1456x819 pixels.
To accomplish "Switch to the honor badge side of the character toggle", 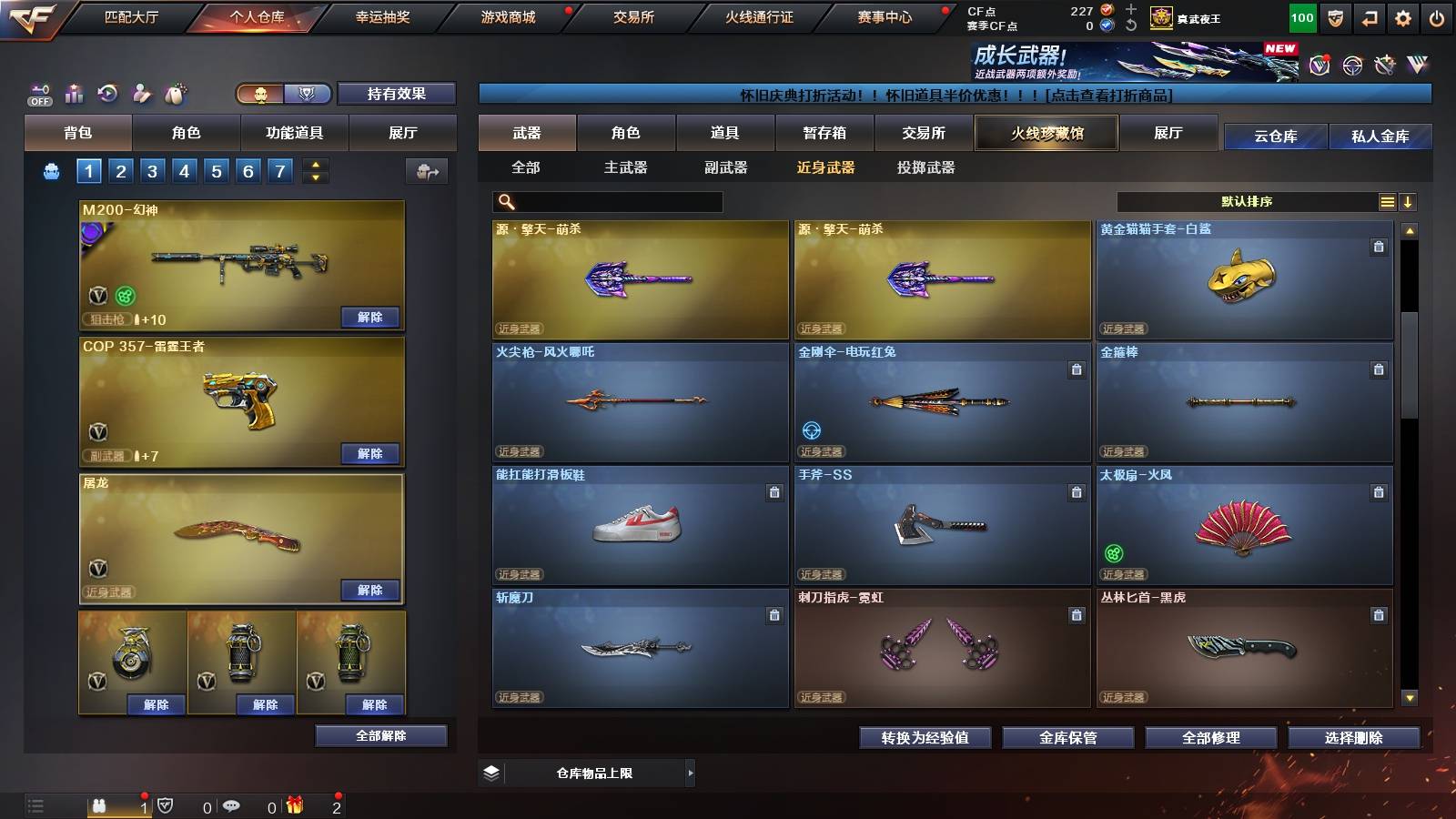I will pos(308,94).
